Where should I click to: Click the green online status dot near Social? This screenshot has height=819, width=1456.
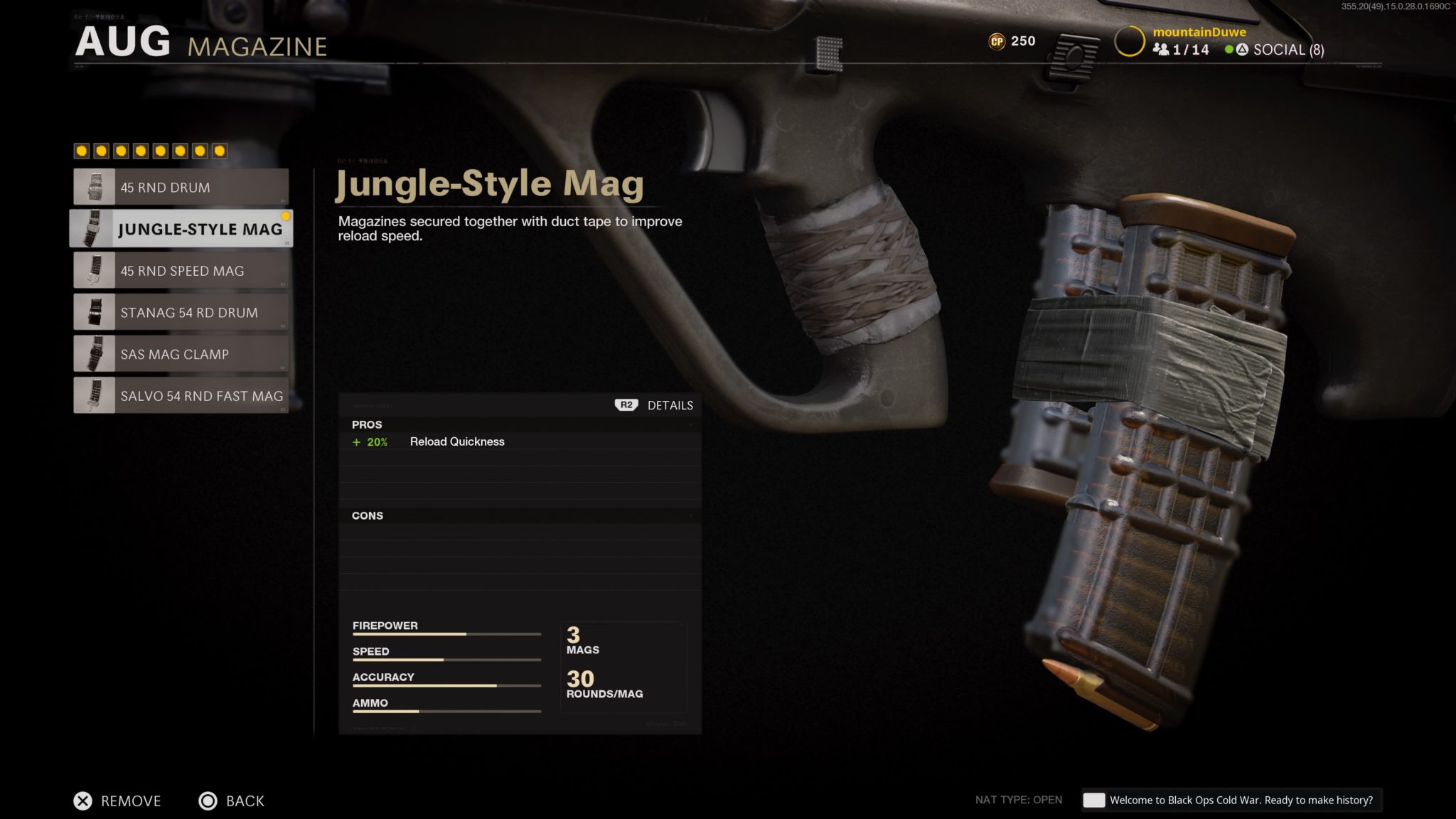point(1229,50)
